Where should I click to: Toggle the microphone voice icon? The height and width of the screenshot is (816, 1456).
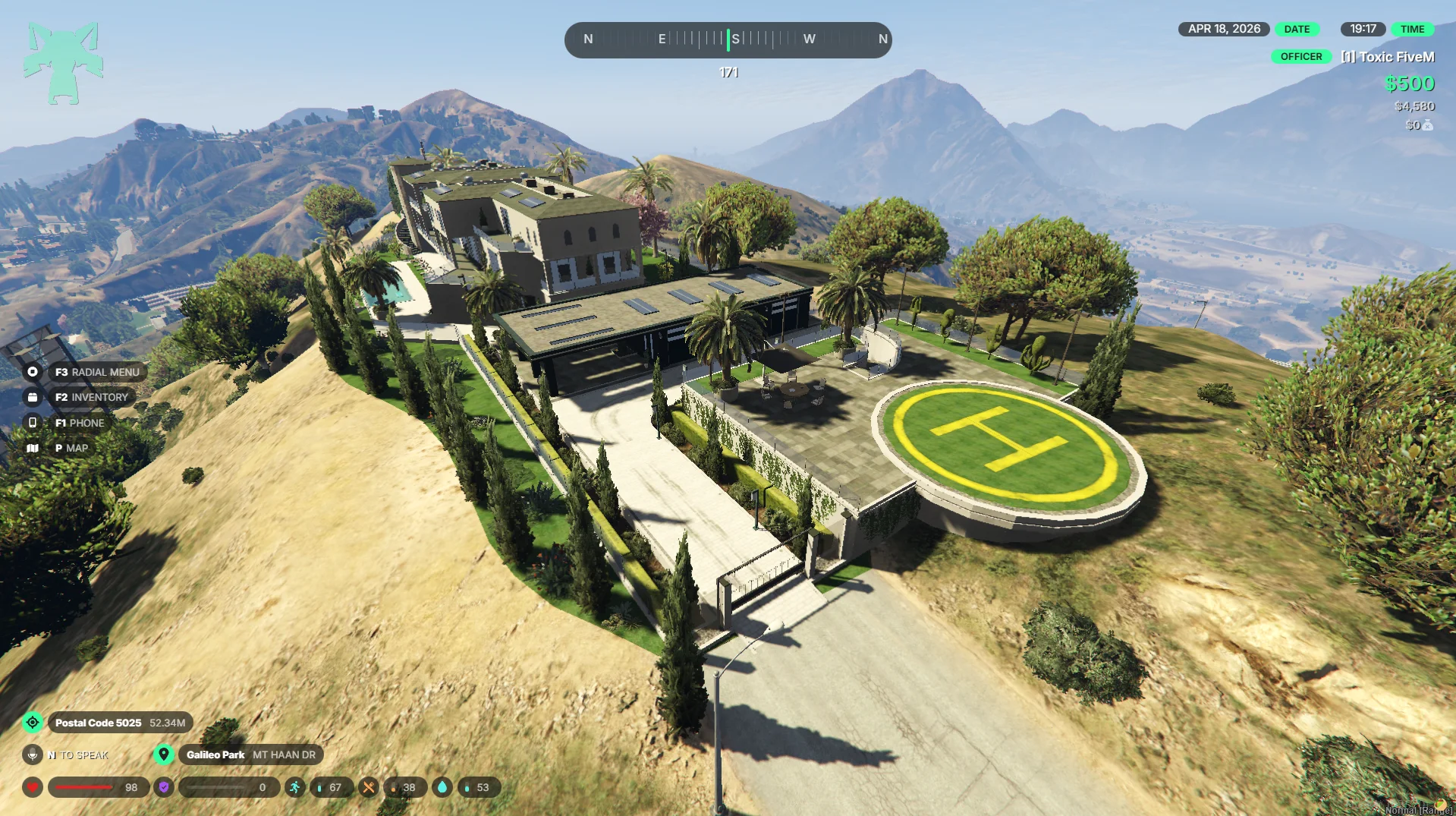point(33,755)
